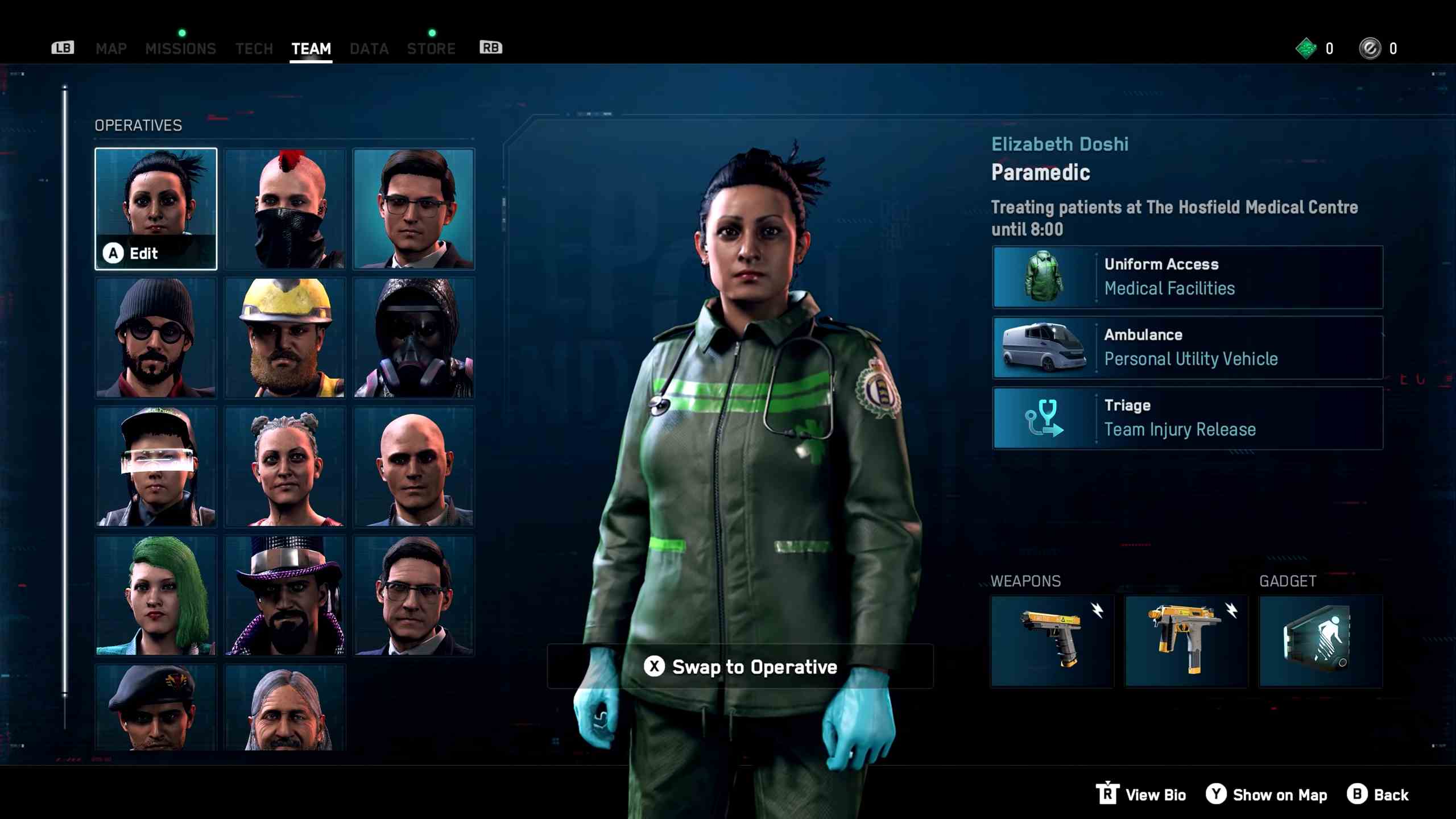
Task: Click the yellow pistol weapon icon
Action: (1051, 640)
